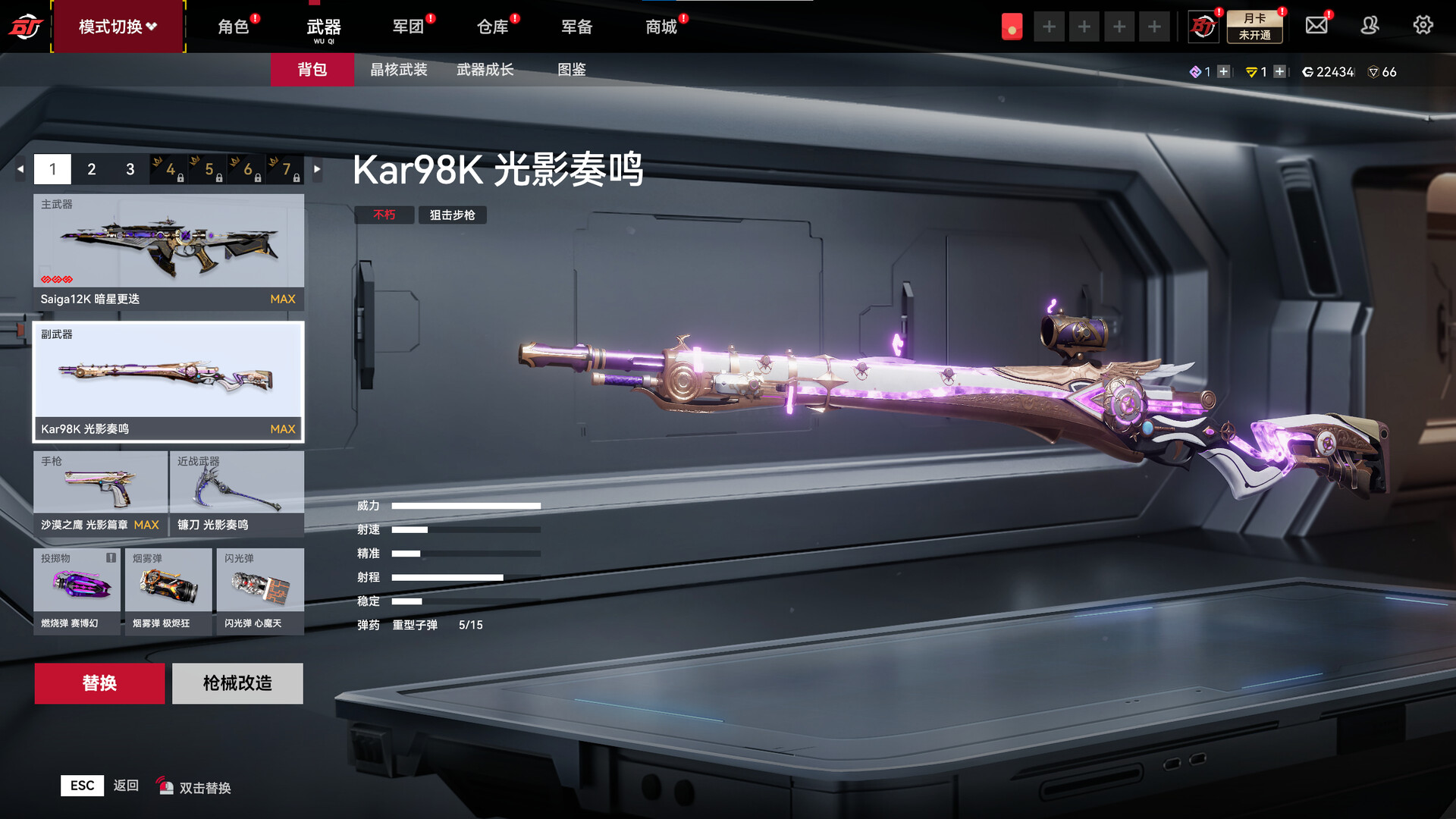
Task: Go to the 仓库 warehouse tab
Action: click(492, 27)
